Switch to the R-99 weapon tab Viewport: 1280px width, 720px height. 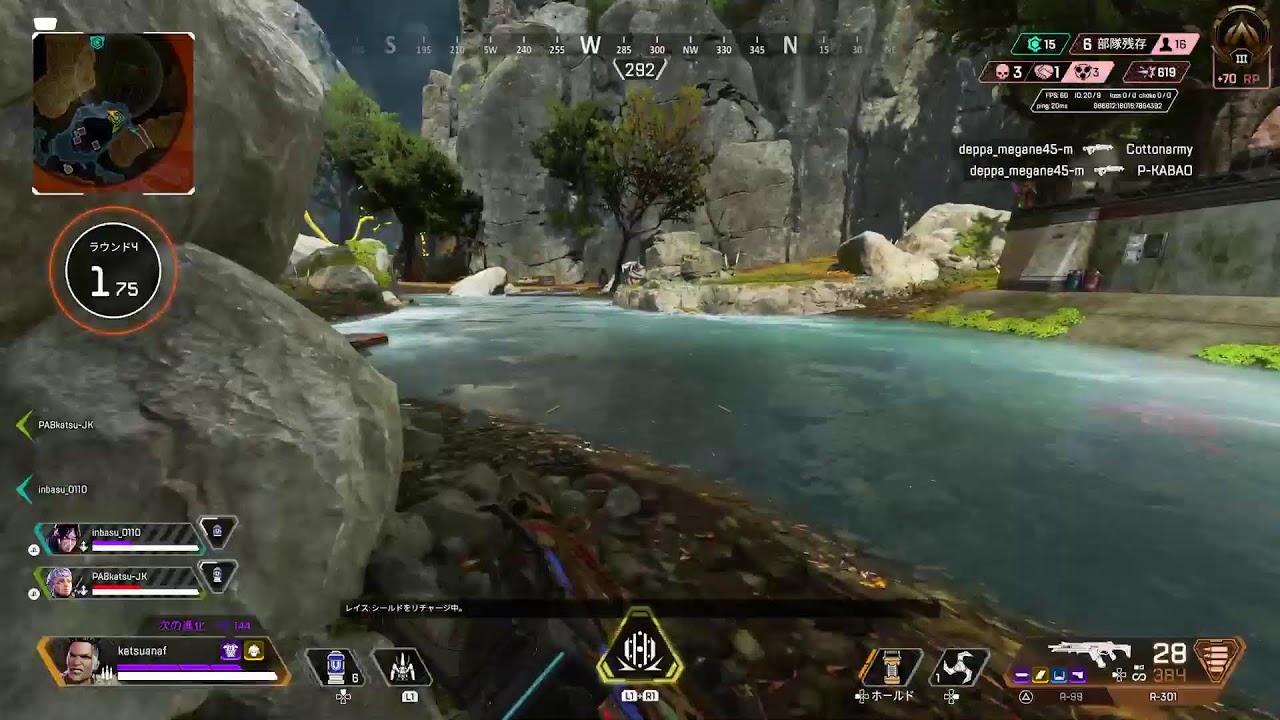point(1070,697)
